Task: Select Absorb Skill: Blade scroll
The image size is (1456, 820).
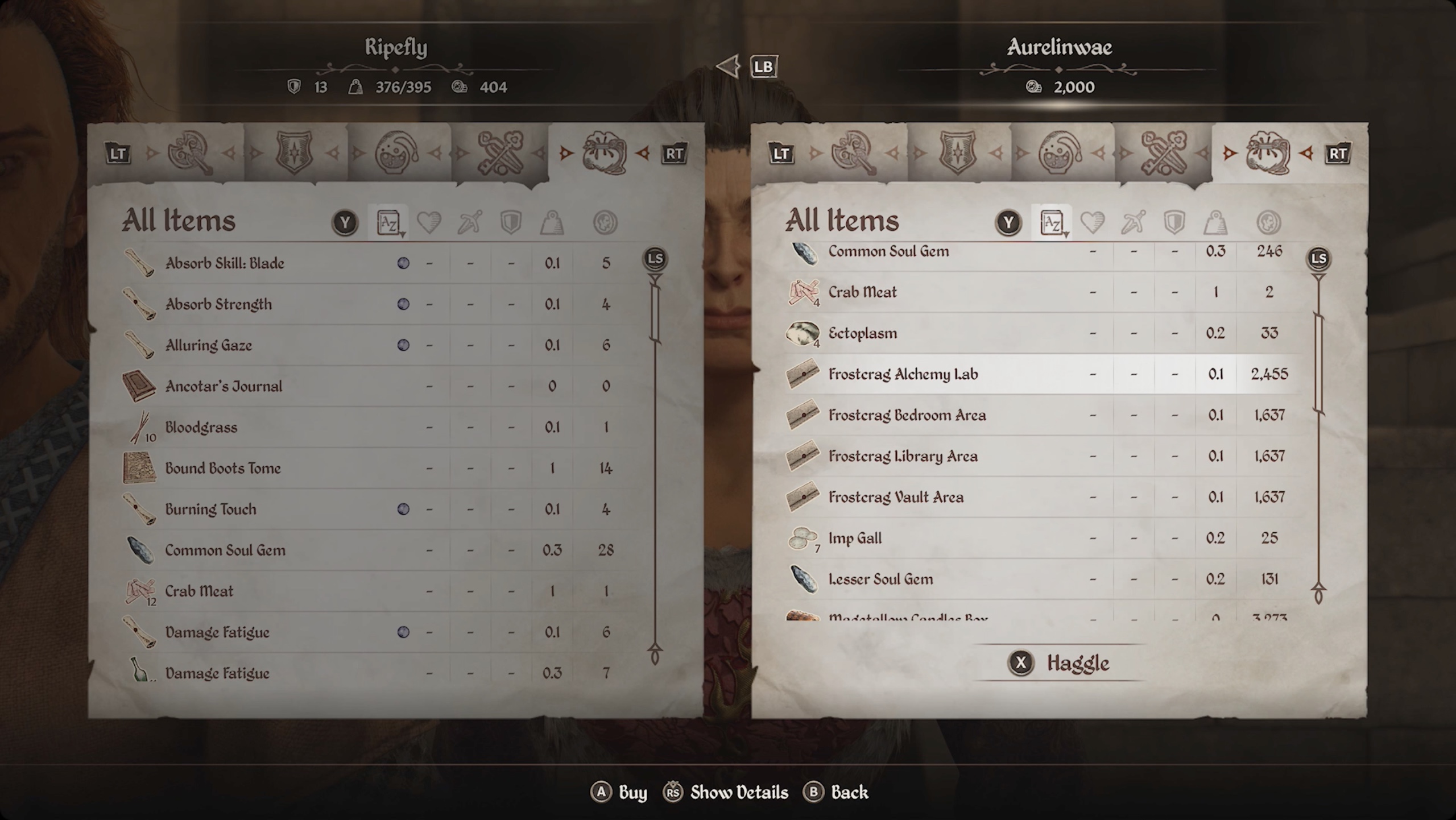Action: click(225, 263)
